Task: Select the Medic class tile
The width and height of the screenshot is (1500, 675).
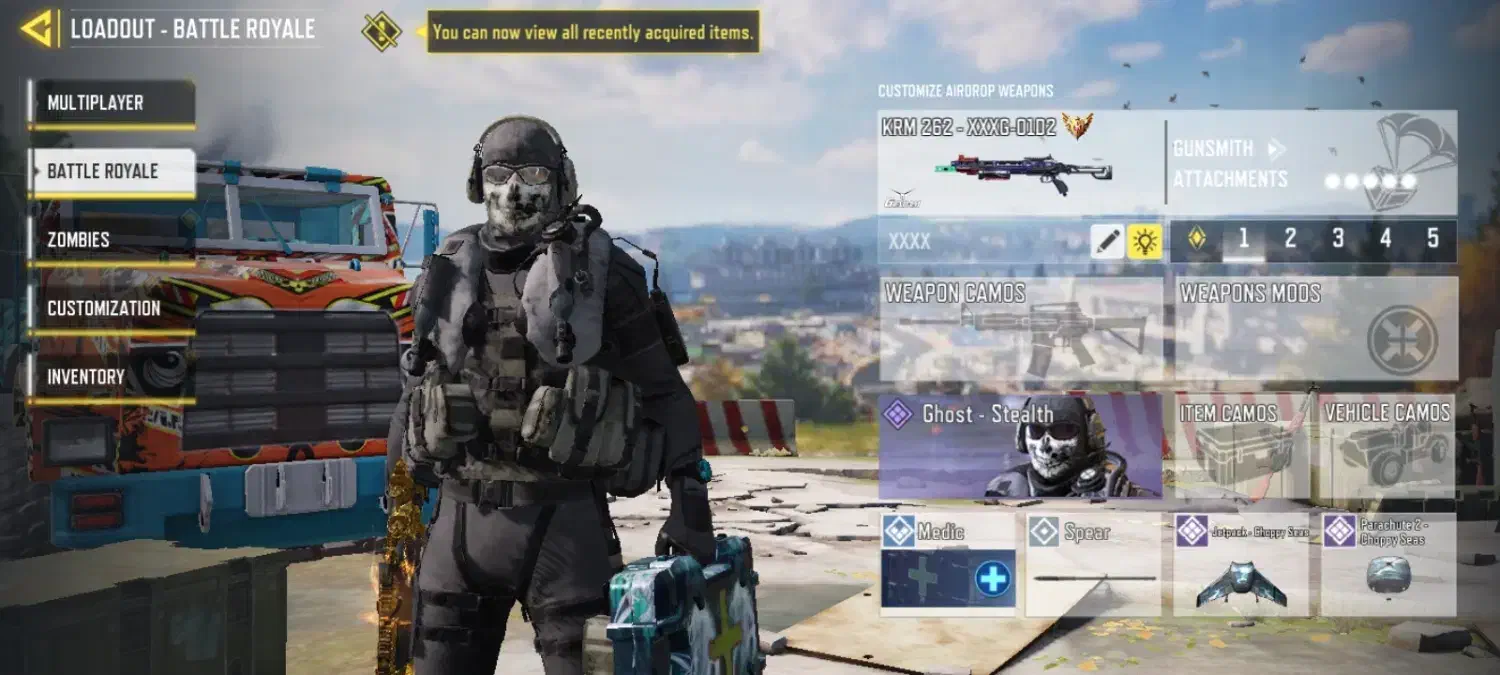Action: (x=948, y=565)
